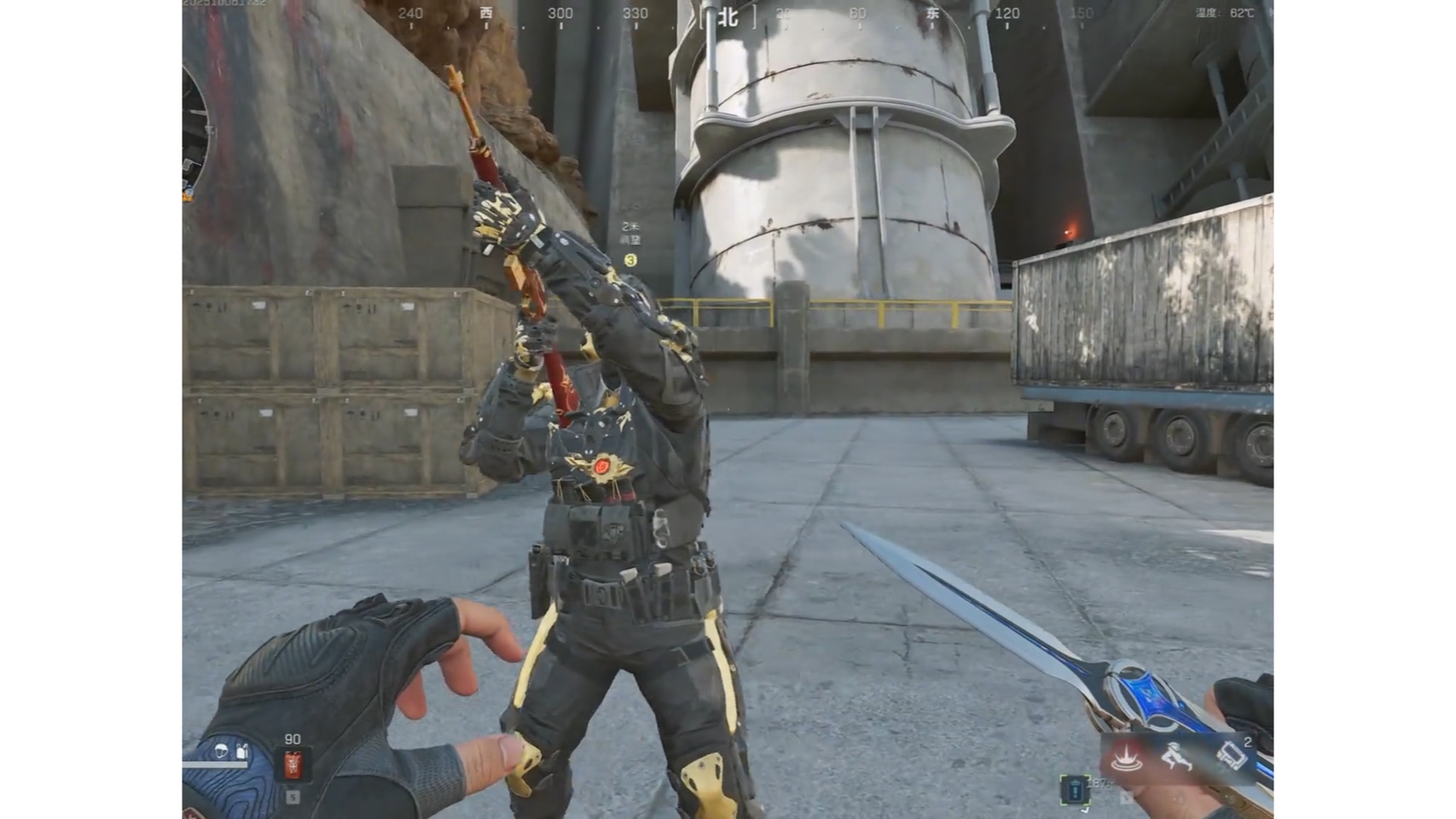Select the blue battery item slot
Screen dimensions: 1456x819
[1075, 789]
